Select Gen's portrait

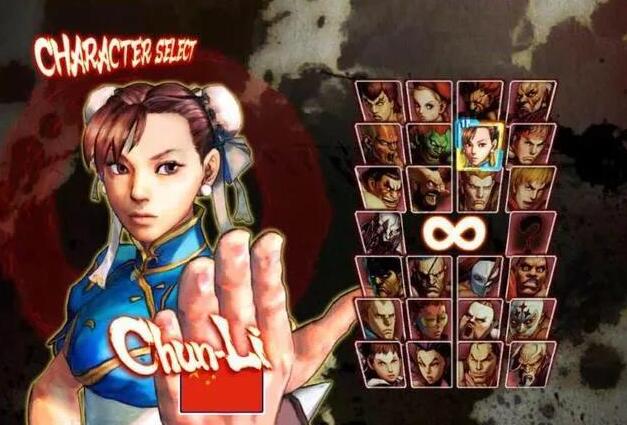[x=531, y=363]
